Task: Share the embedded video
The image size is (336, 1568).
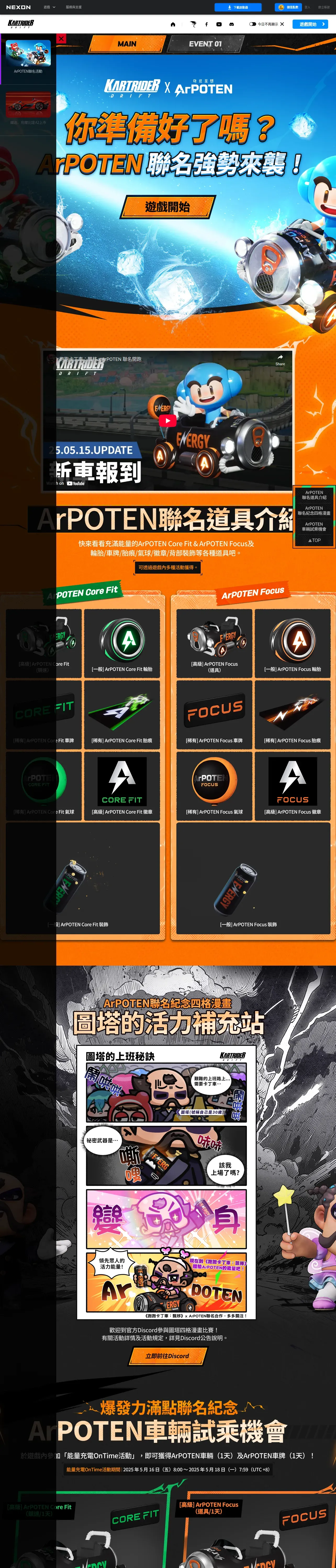Action: [280, 359]
